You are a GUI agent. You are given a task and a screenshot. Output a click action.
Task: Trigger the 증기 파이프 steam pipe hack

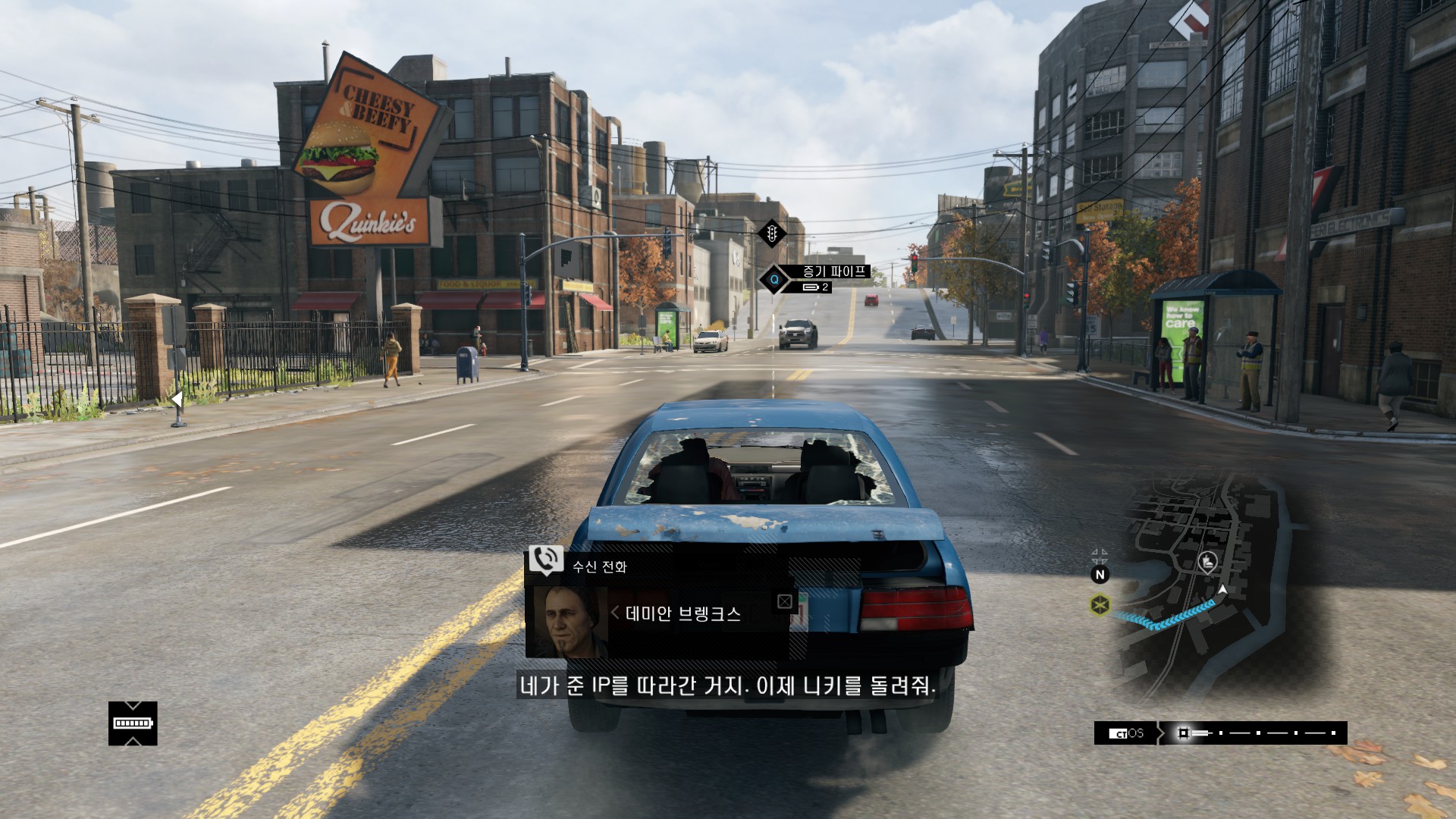tap(774, 280)
